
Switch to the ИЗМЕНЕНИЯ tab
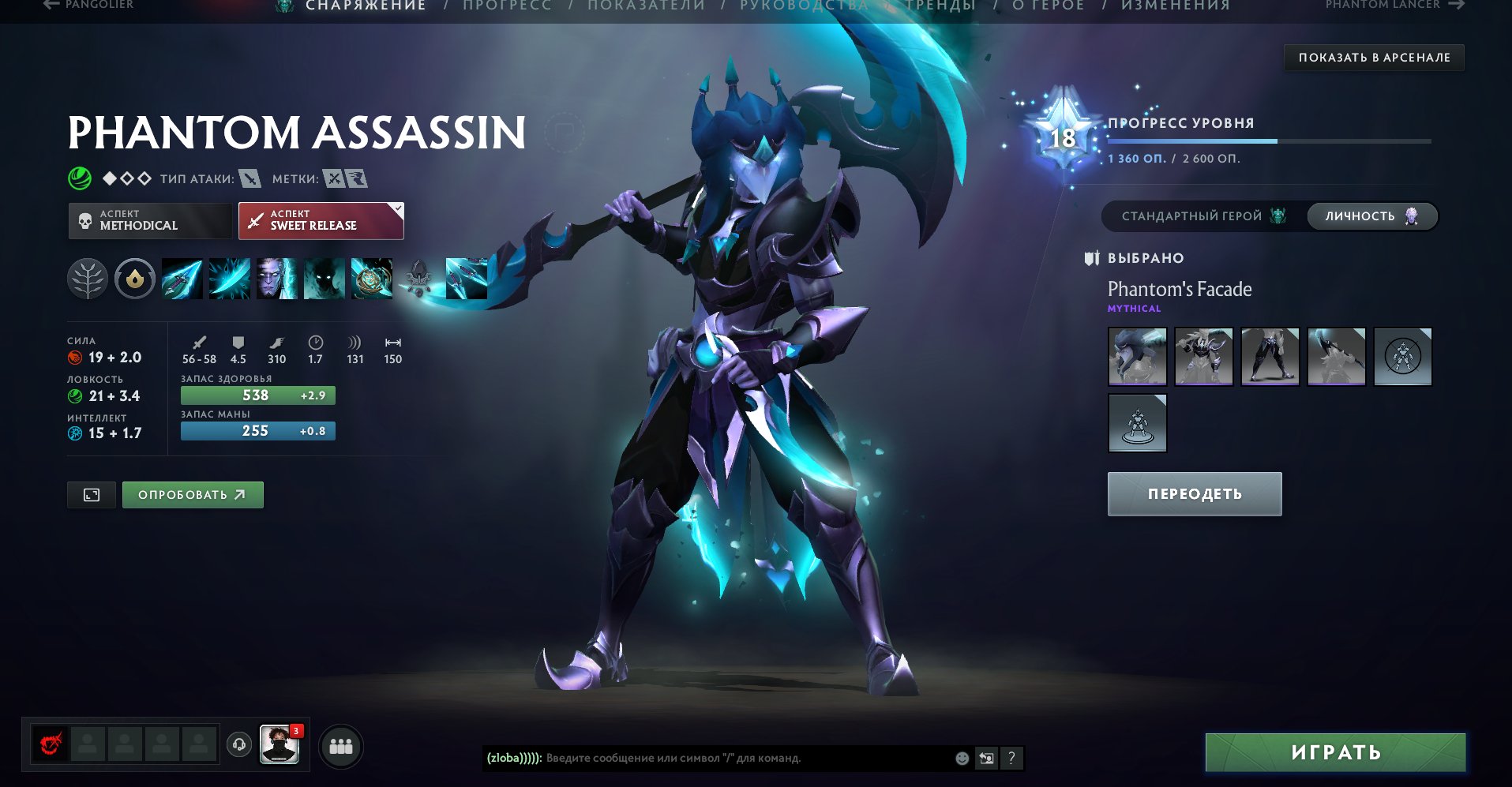(x=1175, y=6)
